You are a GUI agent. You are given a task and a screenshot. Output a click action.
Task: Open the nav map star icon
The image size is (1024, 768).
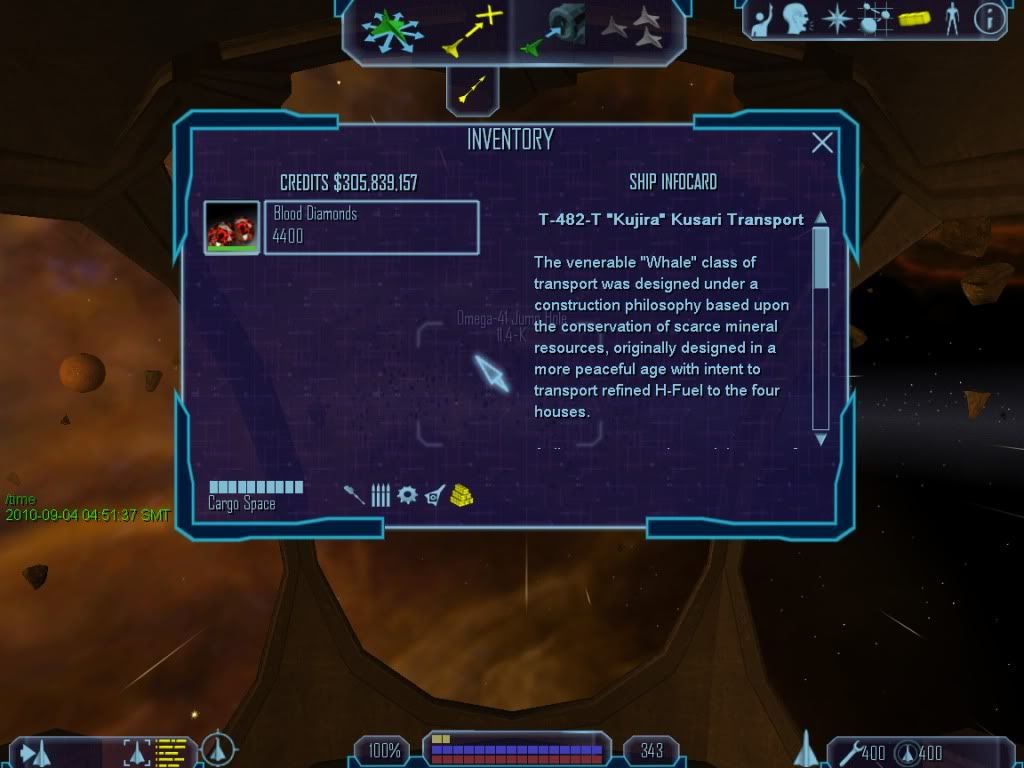835,19
